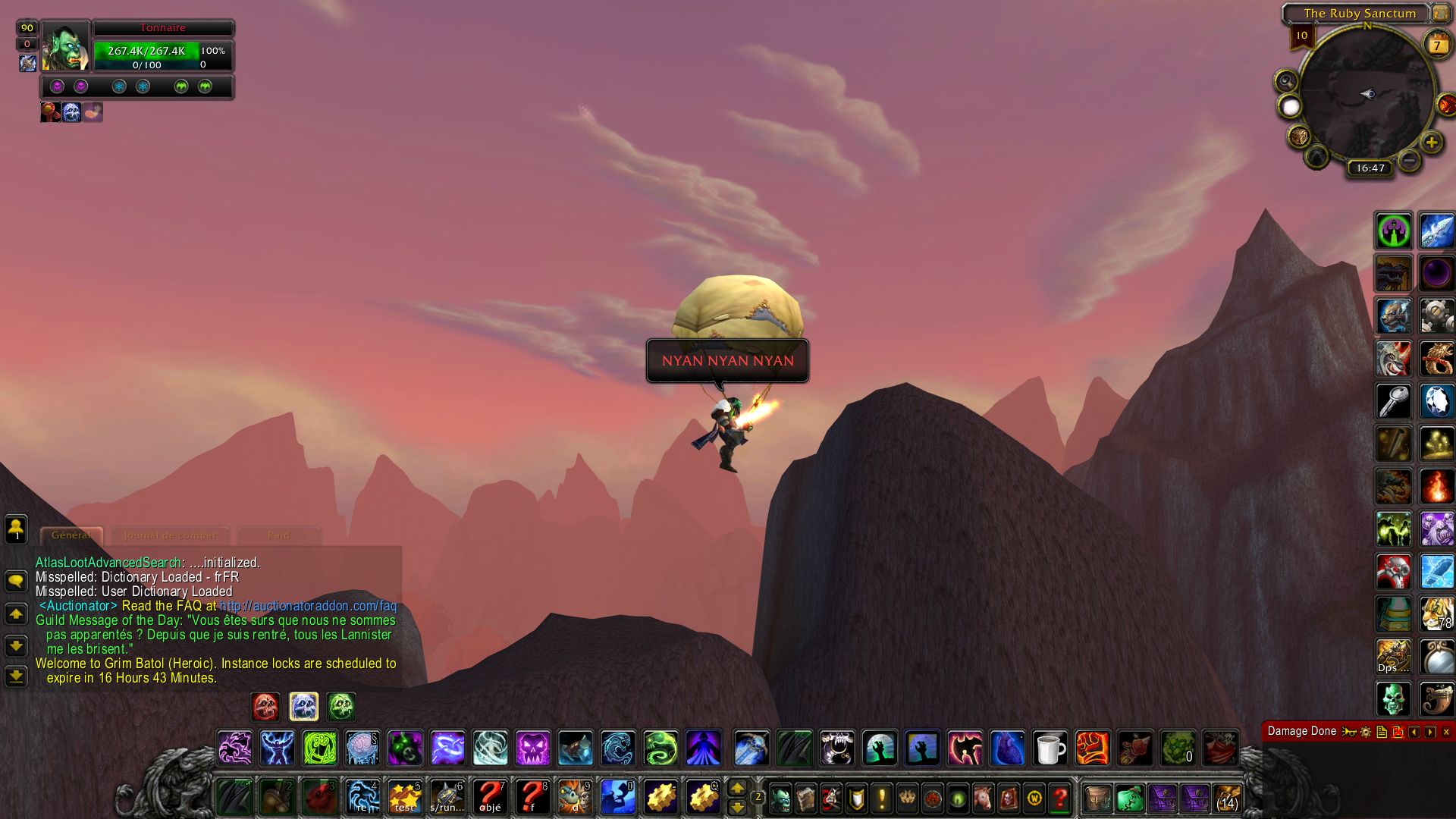Zoom in the minimap with the plus button
This screenshot has width=1456, height=819.
click(1431, 142)
